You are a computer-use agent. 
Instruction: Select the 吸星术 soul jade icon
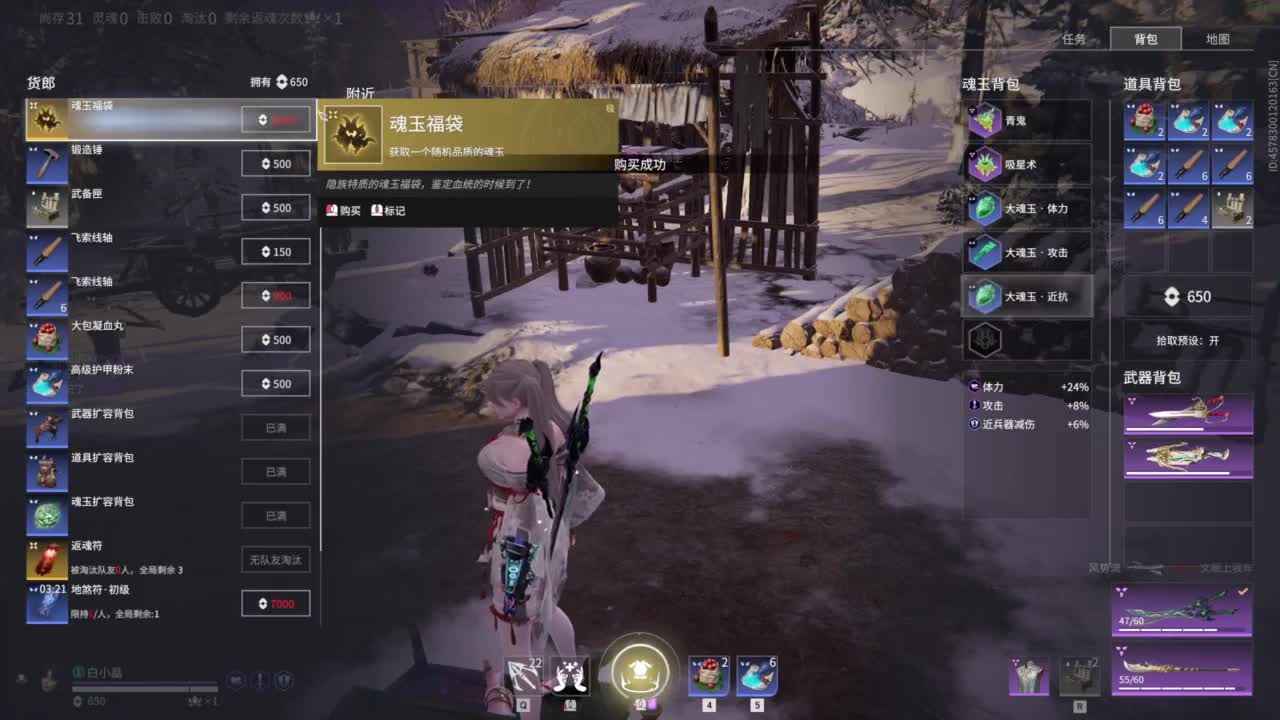tap(985, 164)
